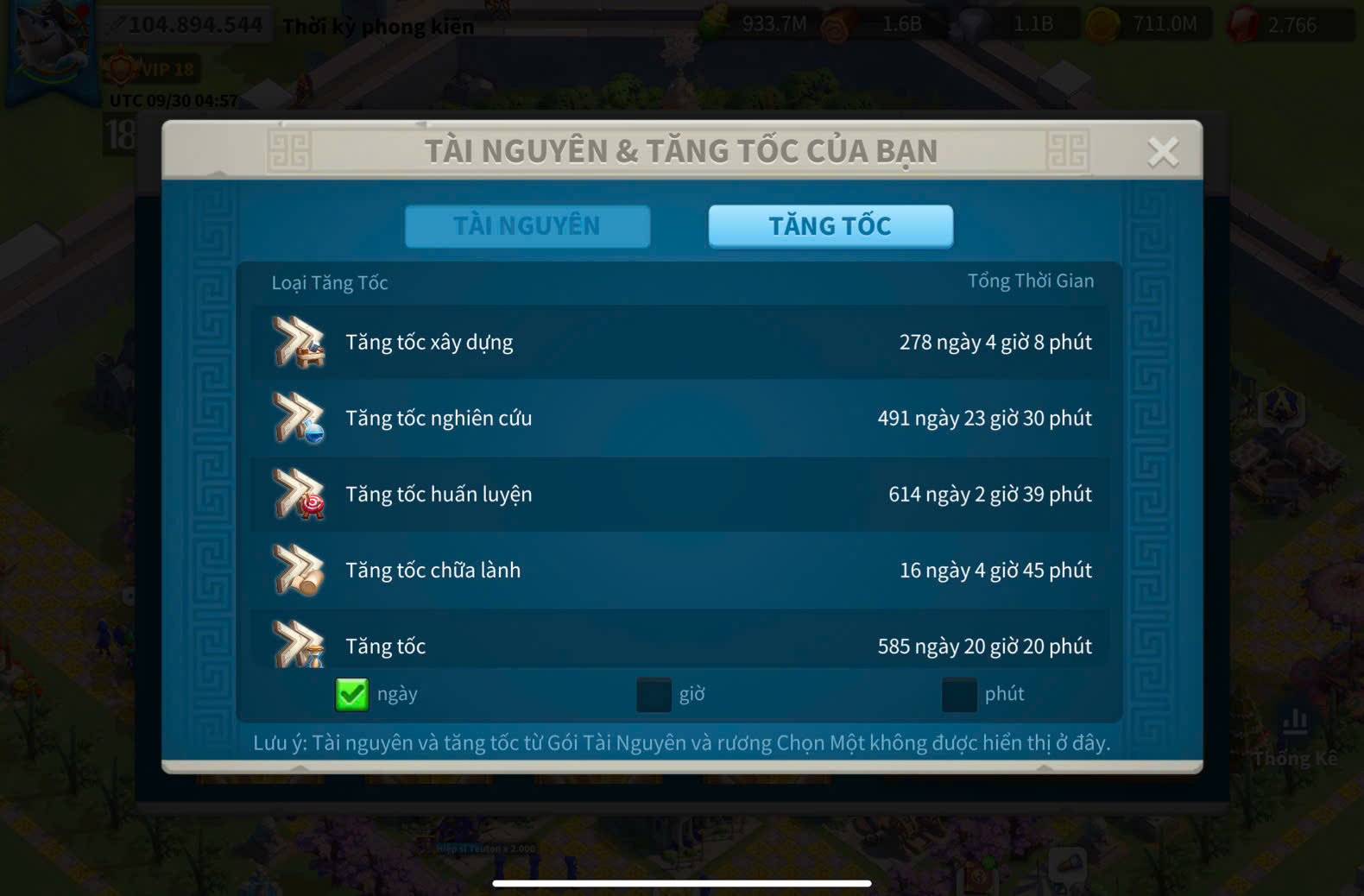Choose the Tăng tốc nghiên cứu row
The height and width of the screenshot is (896, 1364).
(x=680, y=419)
